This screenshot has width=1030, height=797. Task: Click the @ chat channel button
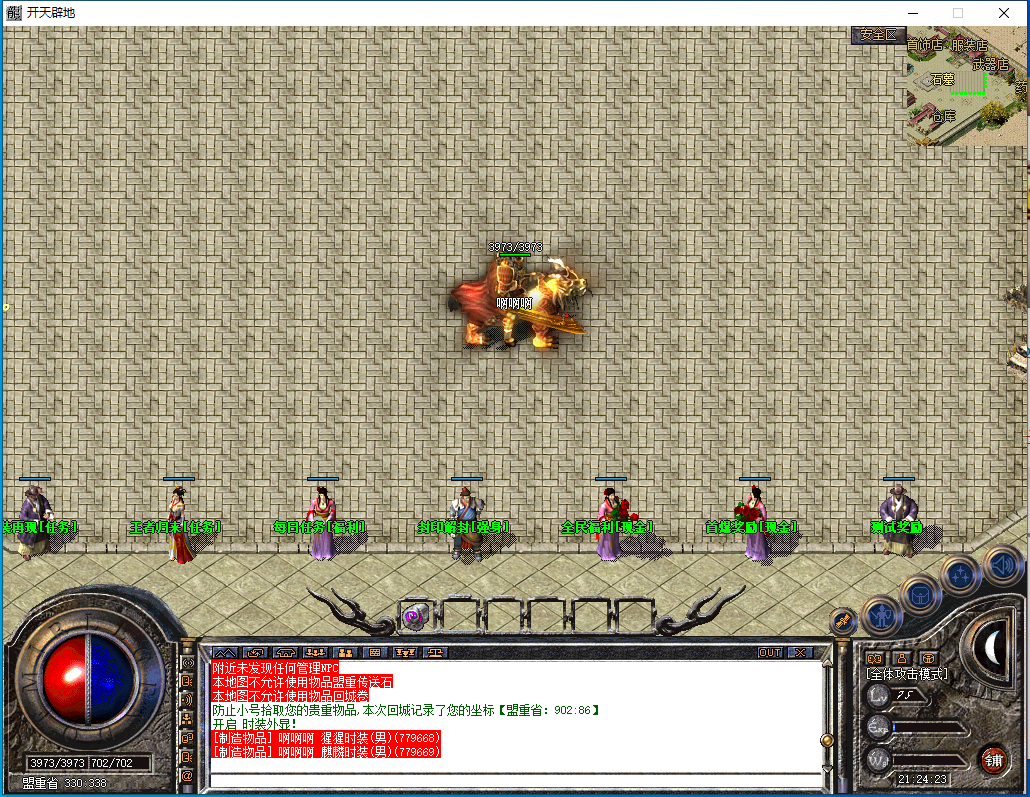tap(187, 775)
